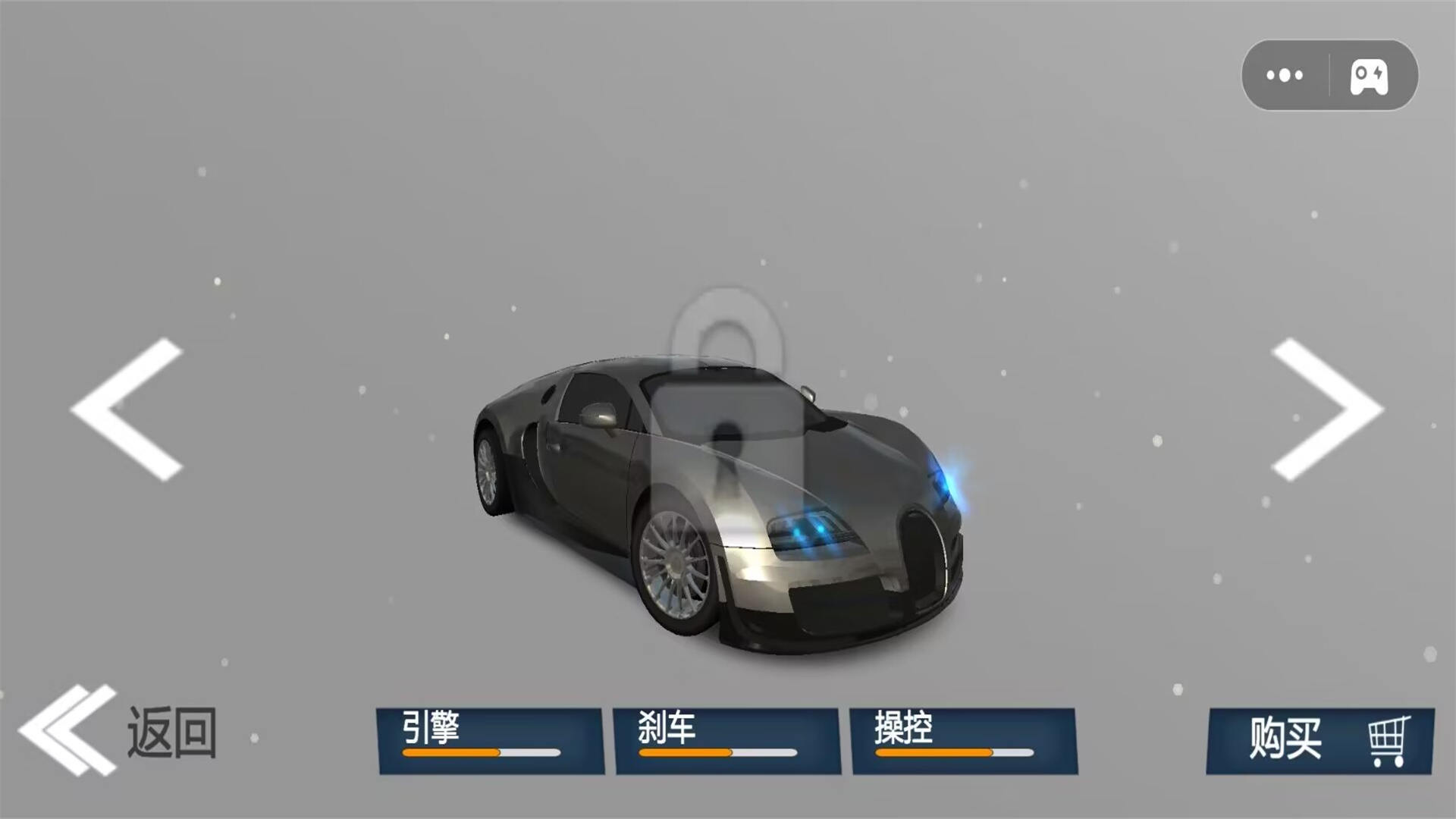Screen dimensions: 1456x819
Task: Select the 引擎 engine stat panel
Action: pyautogui.click(x=490, y=740)
